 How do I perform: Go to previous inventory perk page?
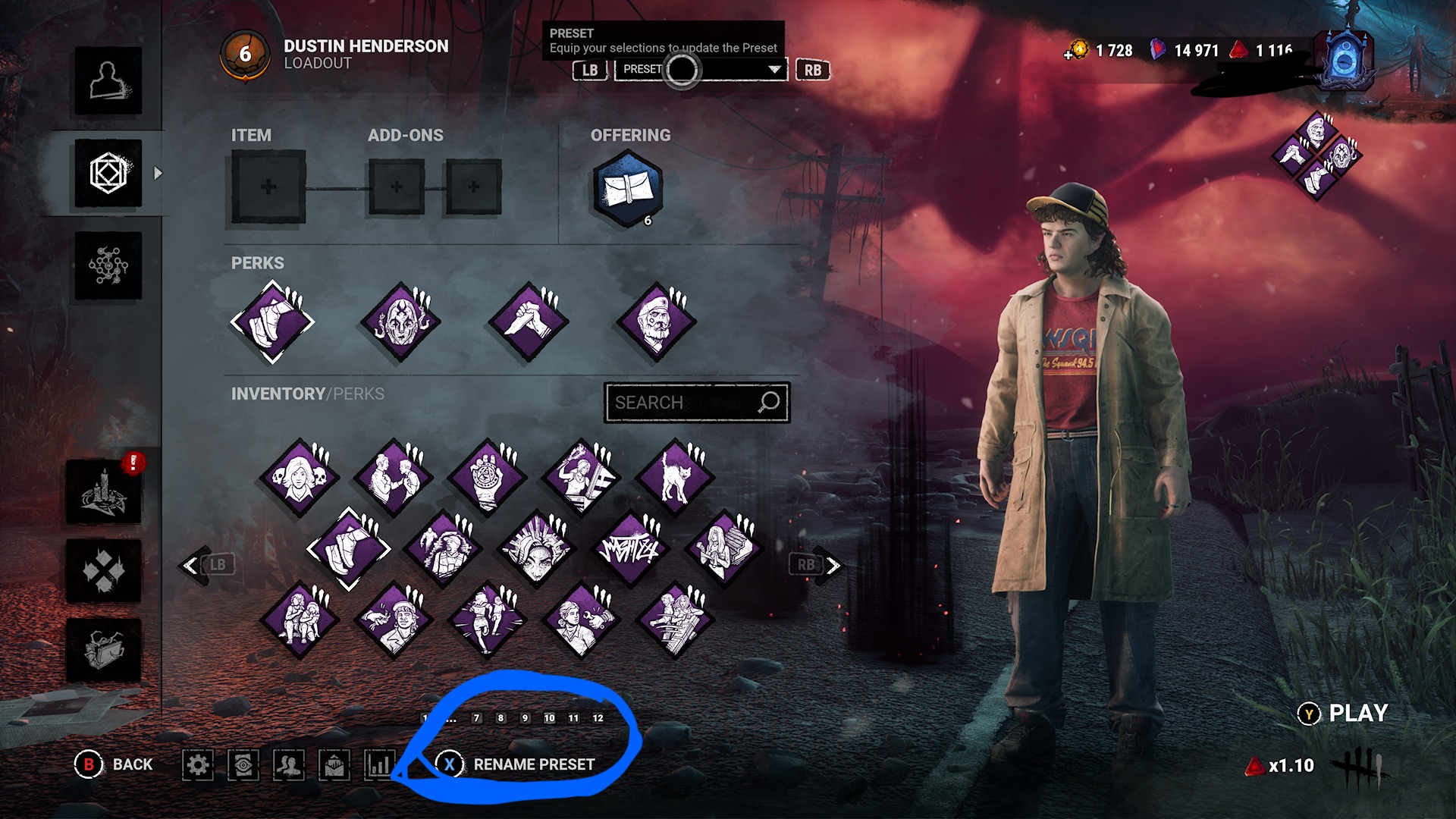(193, 565)
